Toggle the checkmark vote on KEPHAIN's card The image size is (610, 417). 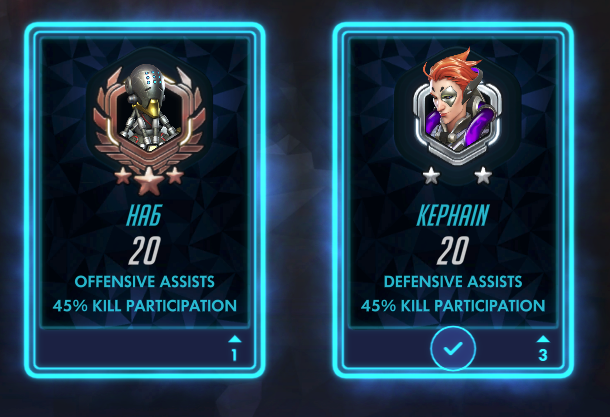tap(453, 350)
